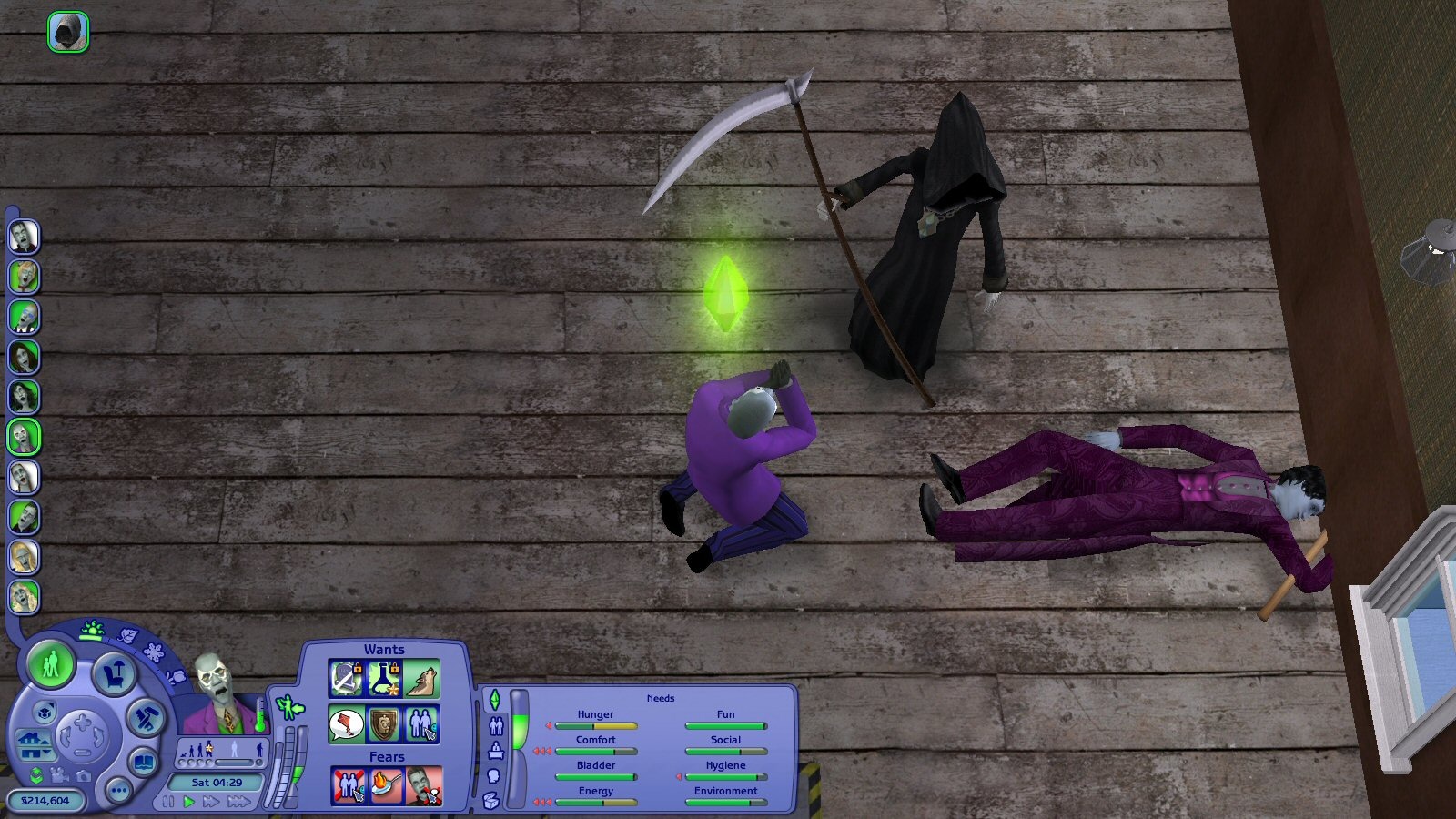Take a snapshot using the camera icon
Image resolution: width=1456 pixels, height=819 pixels.
[84, 777]
